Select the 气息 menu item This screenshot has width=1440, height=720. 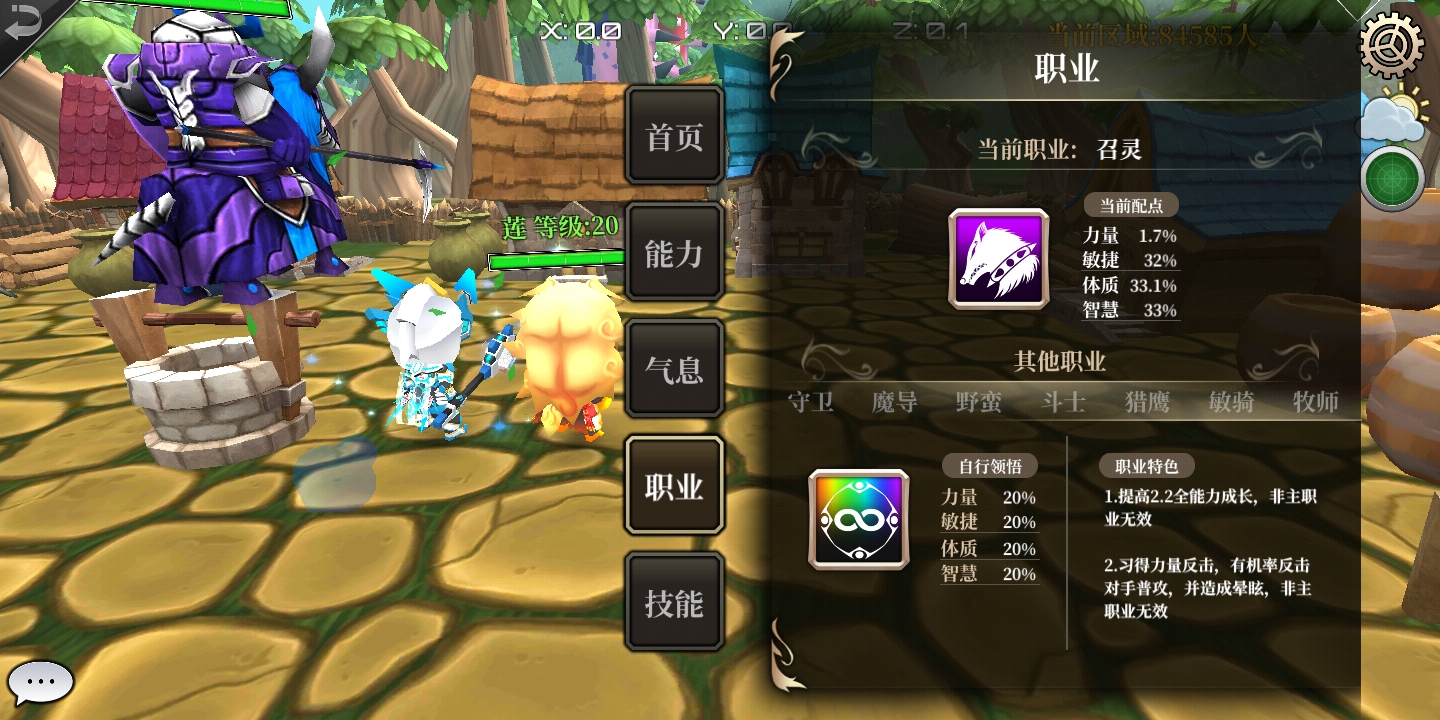pos(674,369)
